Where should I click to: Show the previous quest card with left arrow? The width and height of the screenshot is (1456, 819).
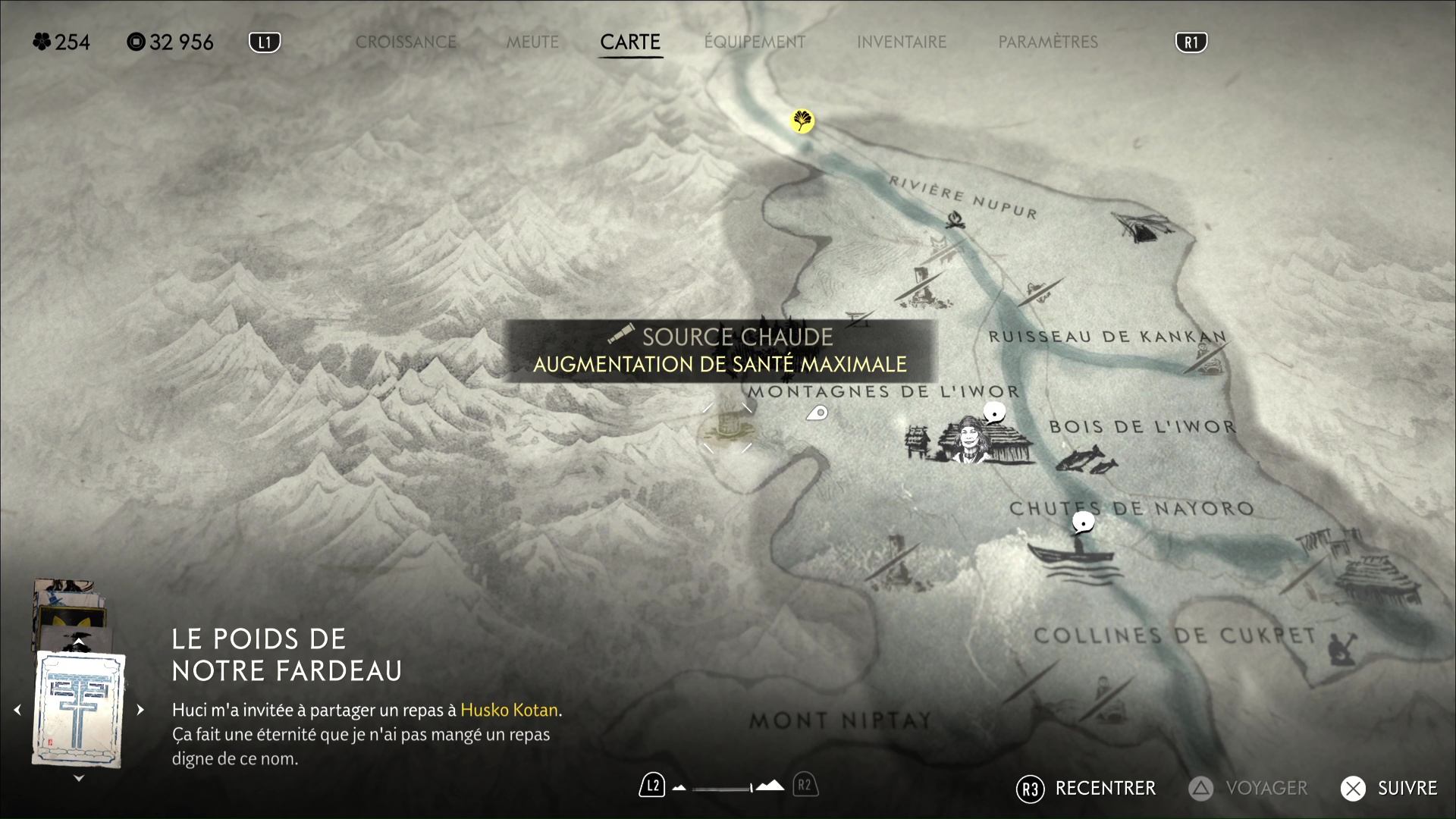[17, 710]
